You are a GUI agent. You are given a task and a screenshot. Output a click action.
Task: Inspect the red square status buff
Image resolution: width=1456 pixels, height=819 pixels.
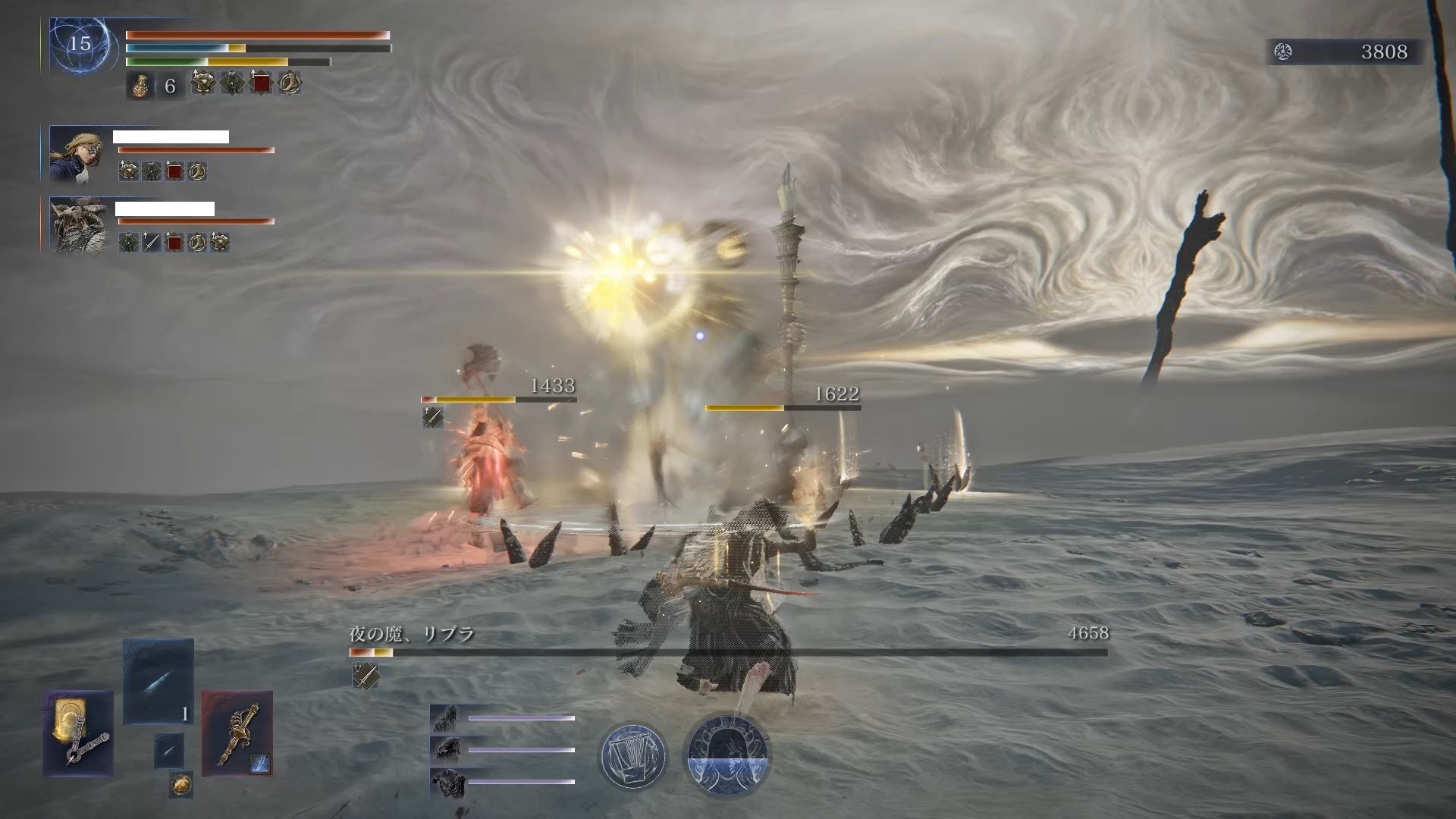coord(260,83)
